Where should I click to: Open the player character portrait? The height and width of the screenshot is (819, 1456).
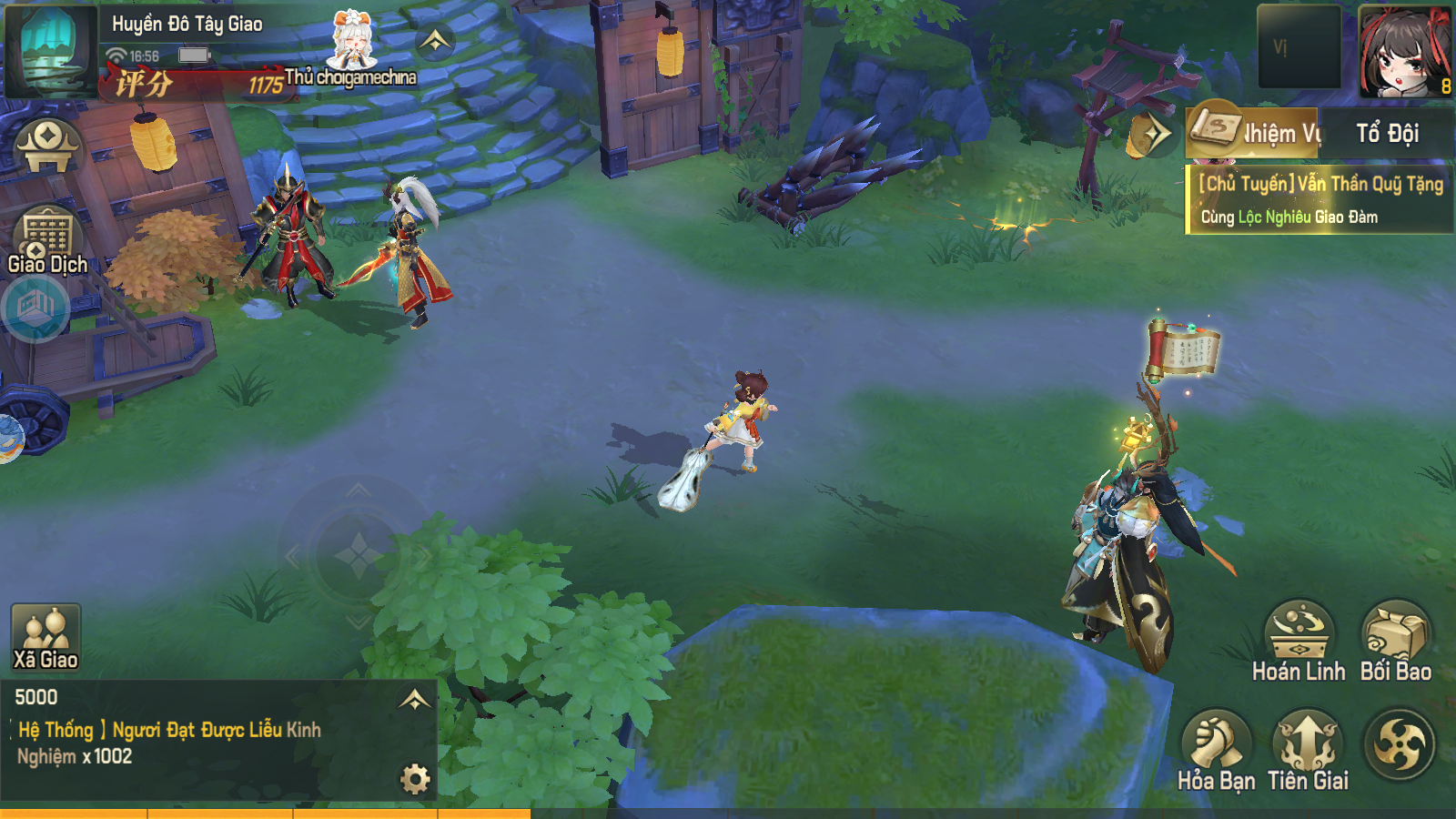pyautogui.click(x=1404, y=50)
